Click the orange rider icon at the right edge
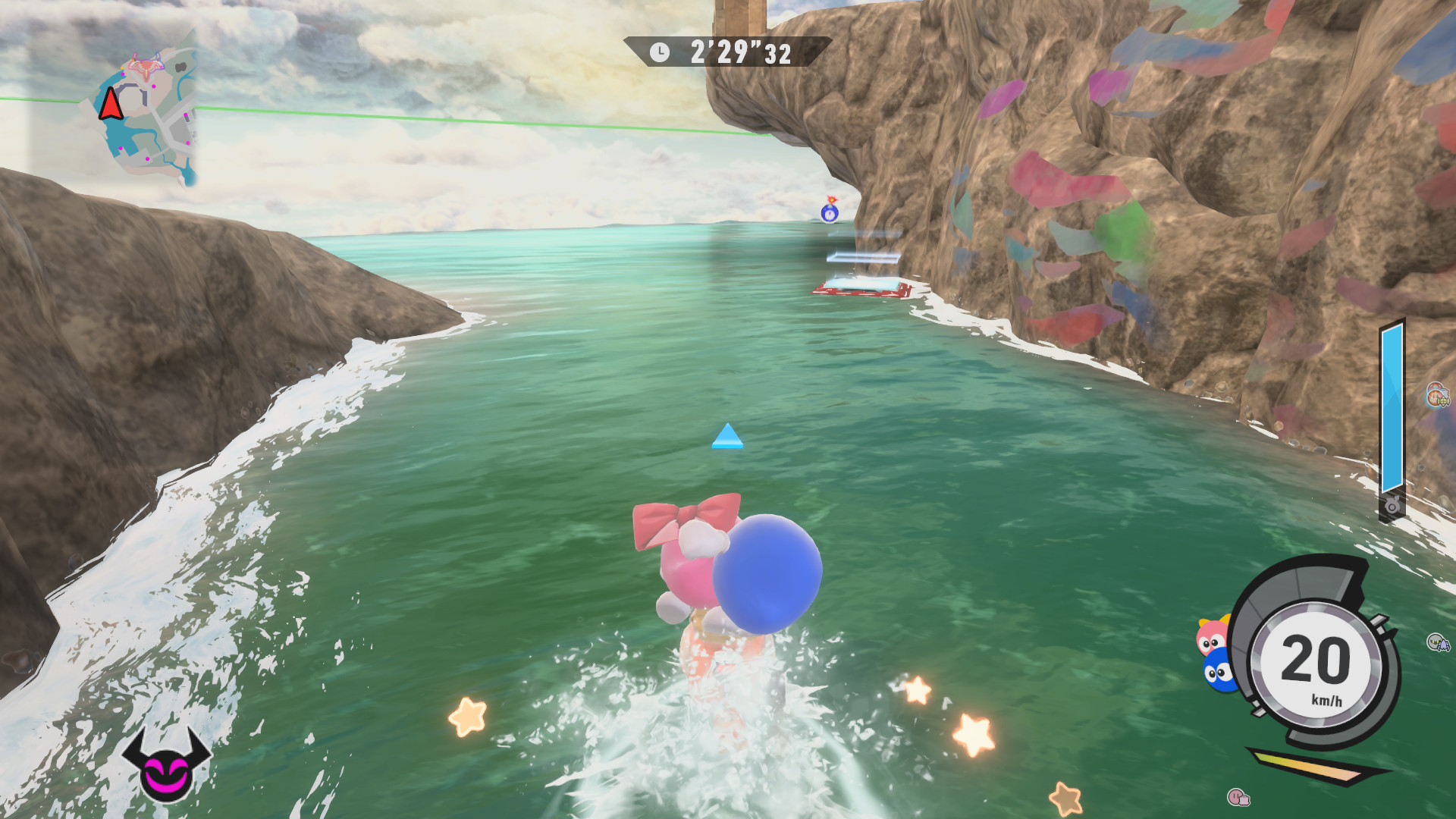This screenshot has height=819, width=1456. (1437, 395)
